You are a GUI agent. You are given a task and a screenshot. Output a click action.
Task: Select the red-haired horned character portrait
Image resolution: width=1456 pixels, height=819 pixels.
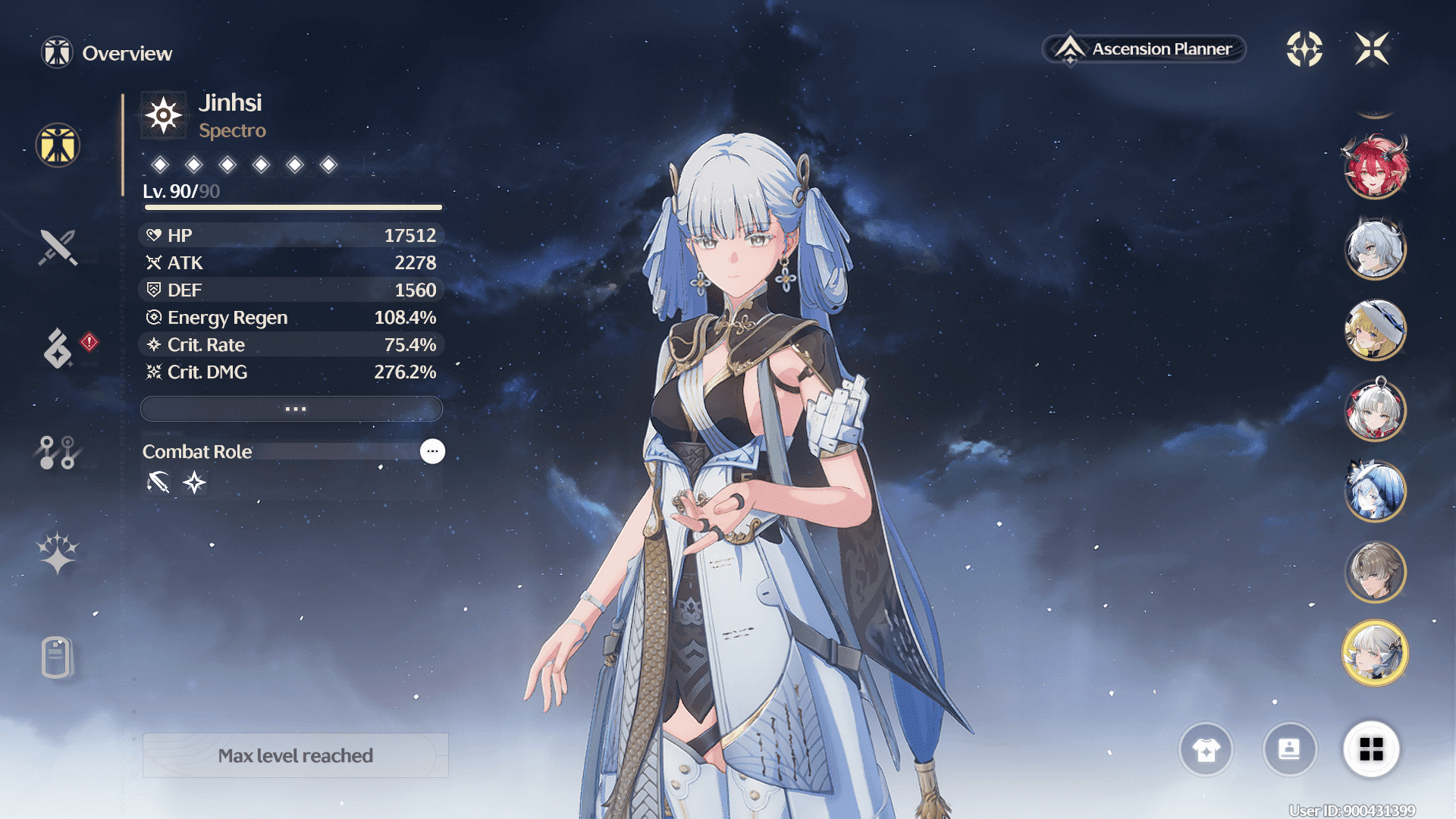click(x=1375, y=167)
